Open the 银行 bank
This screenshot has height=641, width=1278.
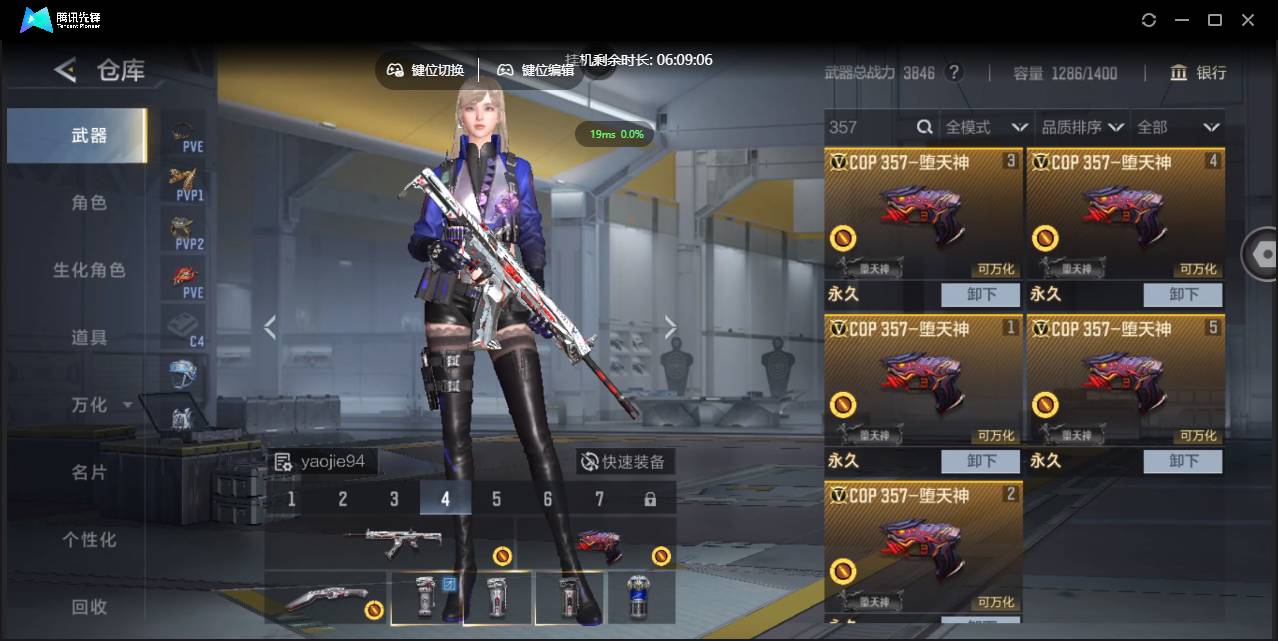(x=1198, y=73)
